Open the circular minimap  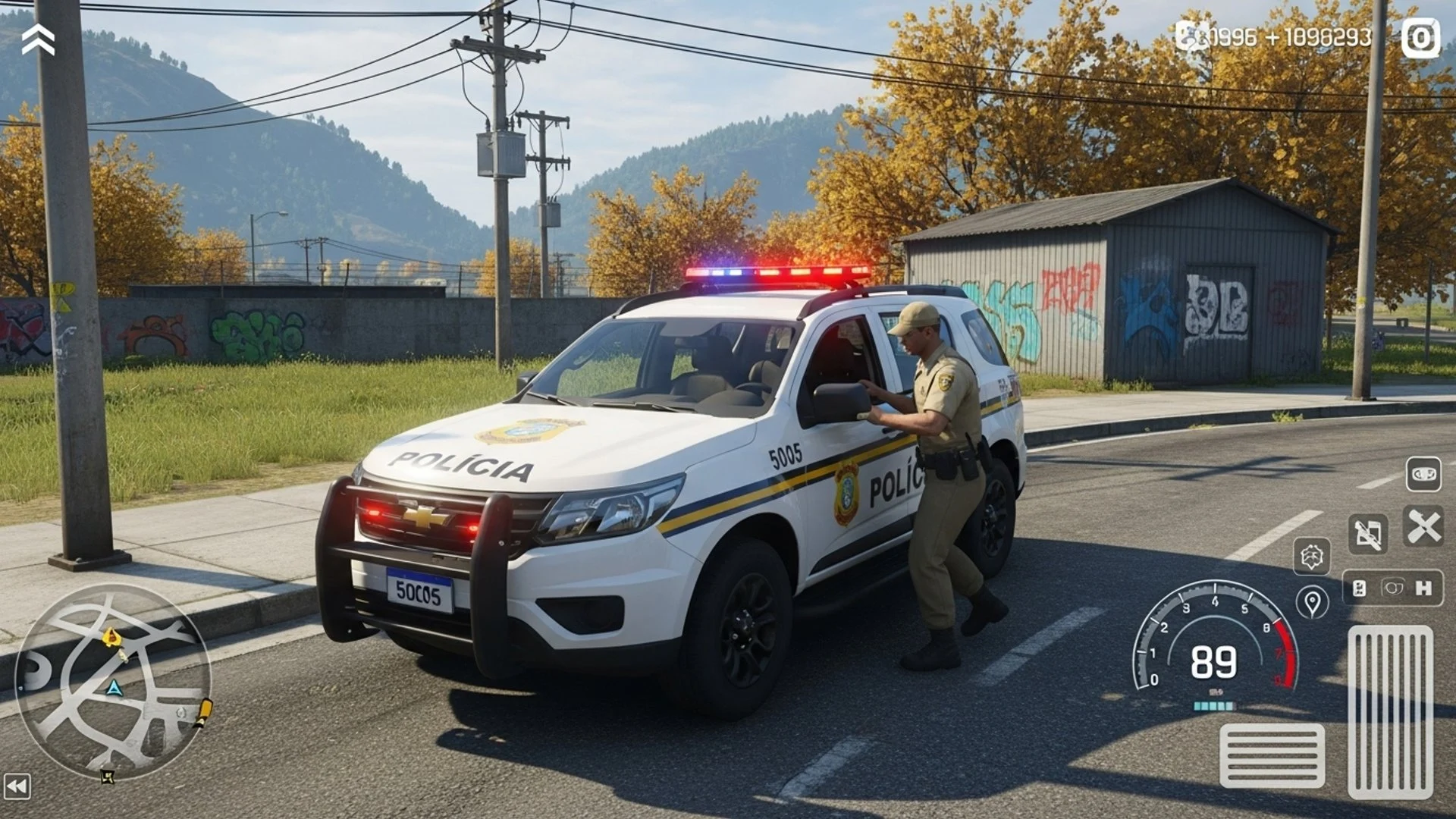click(112, 681)
